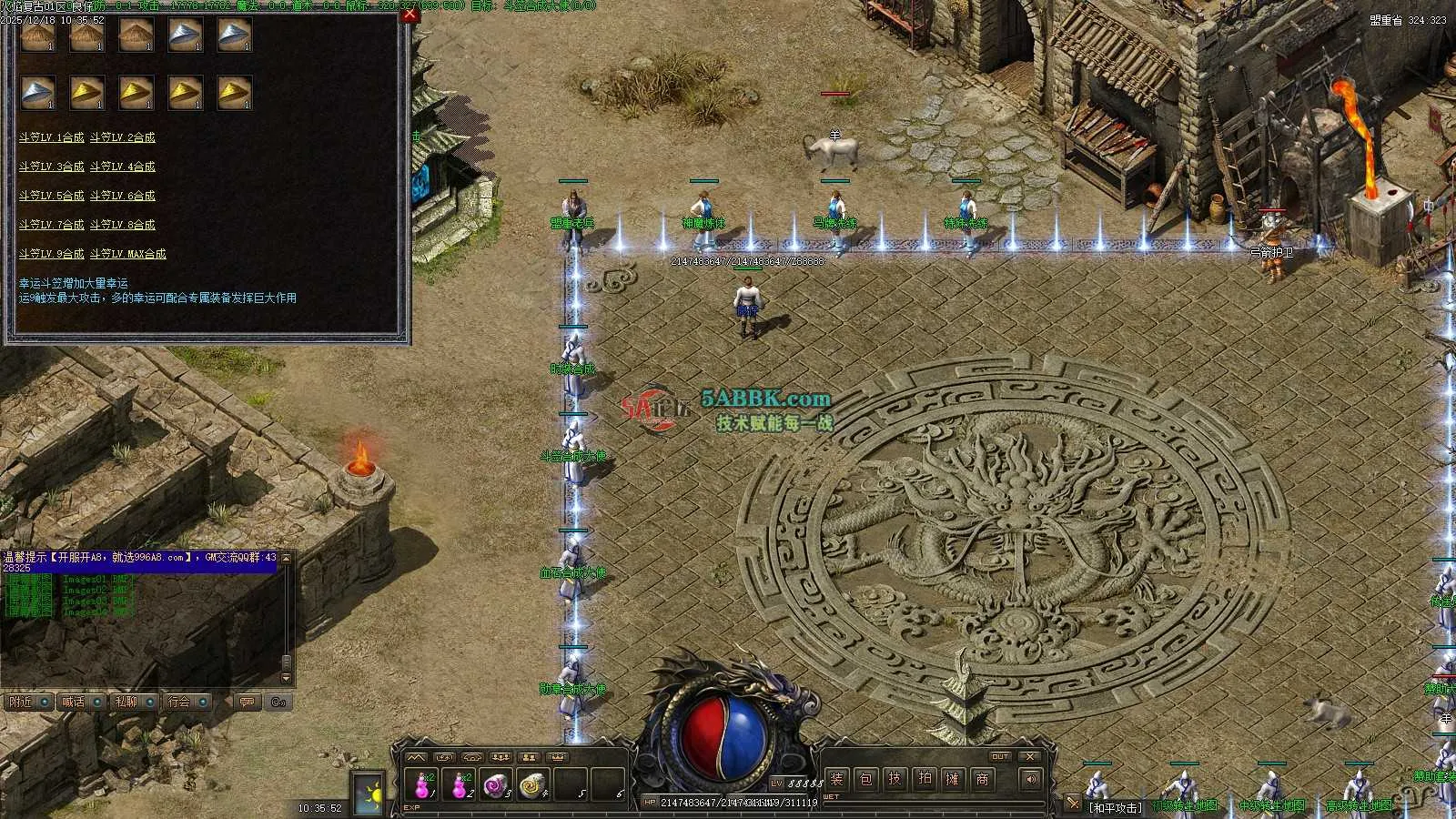
Task: Click the 斗笠LV.8合成 link
Action: coord(123,225)
